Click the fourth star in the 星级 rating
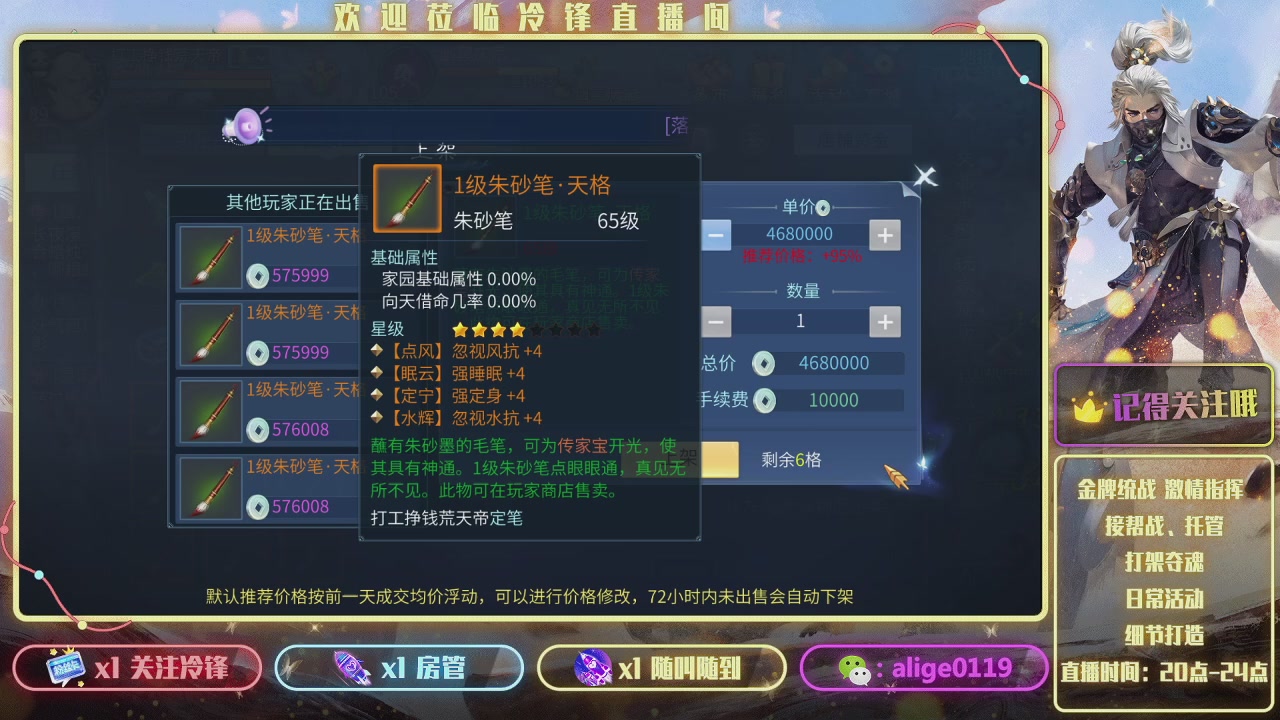The image size is (1280, 720). pyautogui.click(x=516, y=328)
